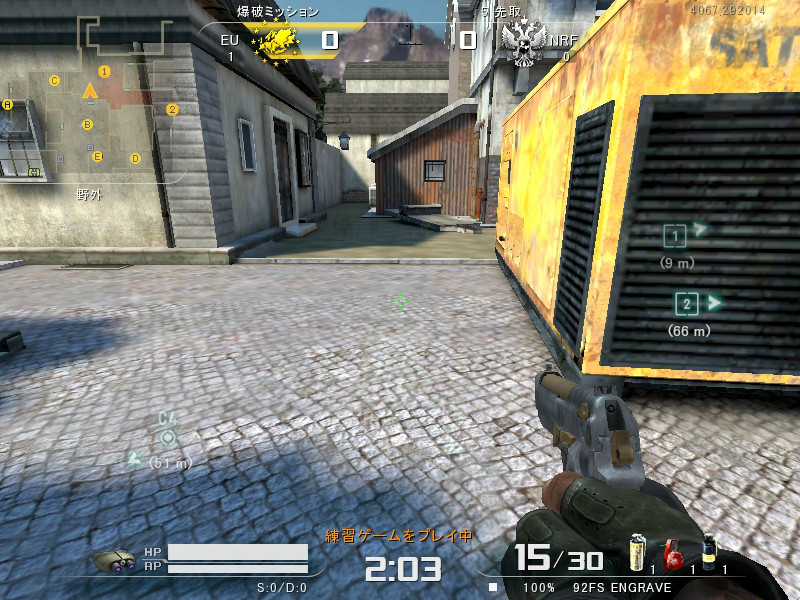Select the E point on the minimap
800x600 pixels.
pyautogui.click(x=97, y=156)
